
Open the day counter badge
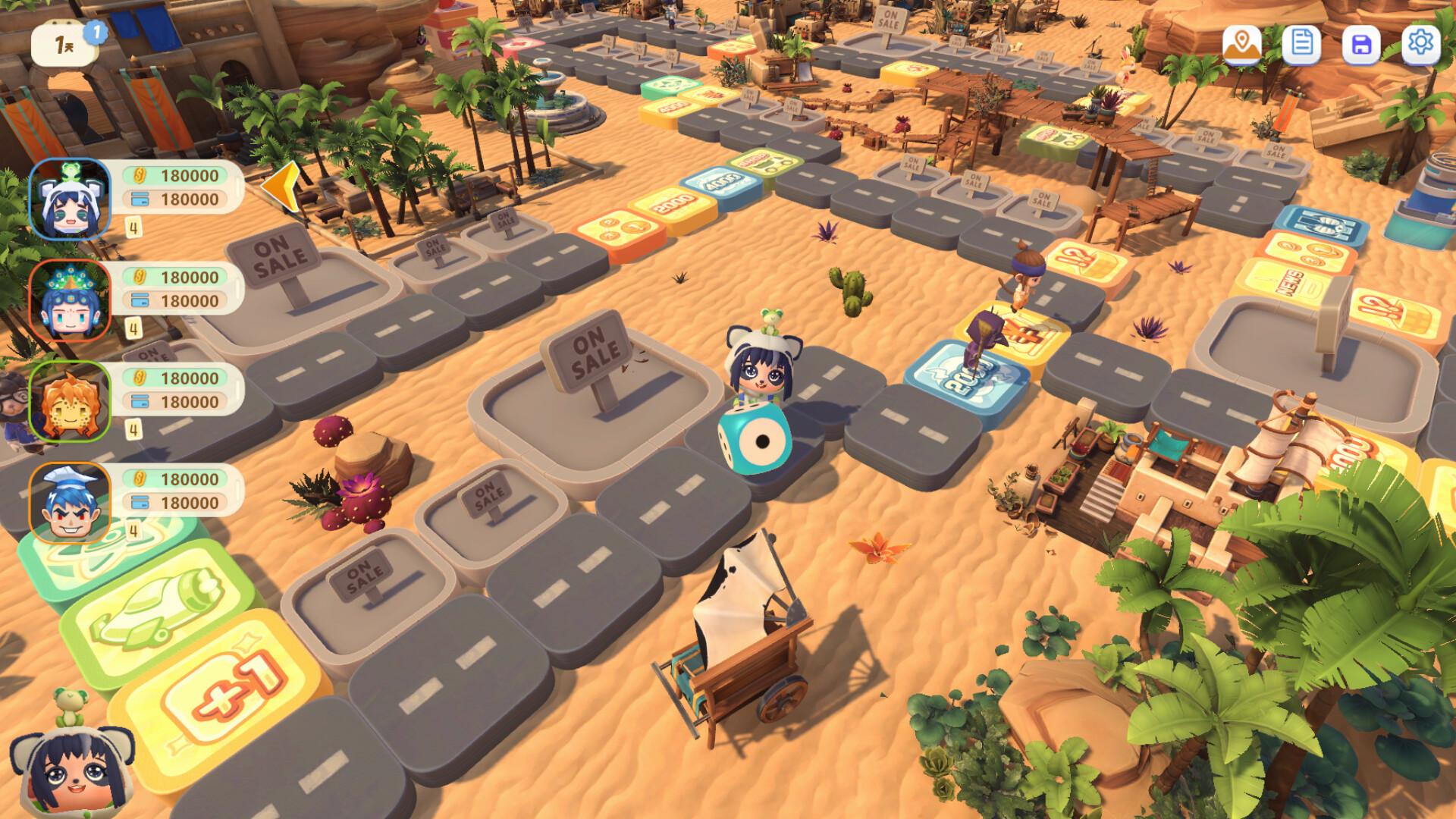(64, 45)
